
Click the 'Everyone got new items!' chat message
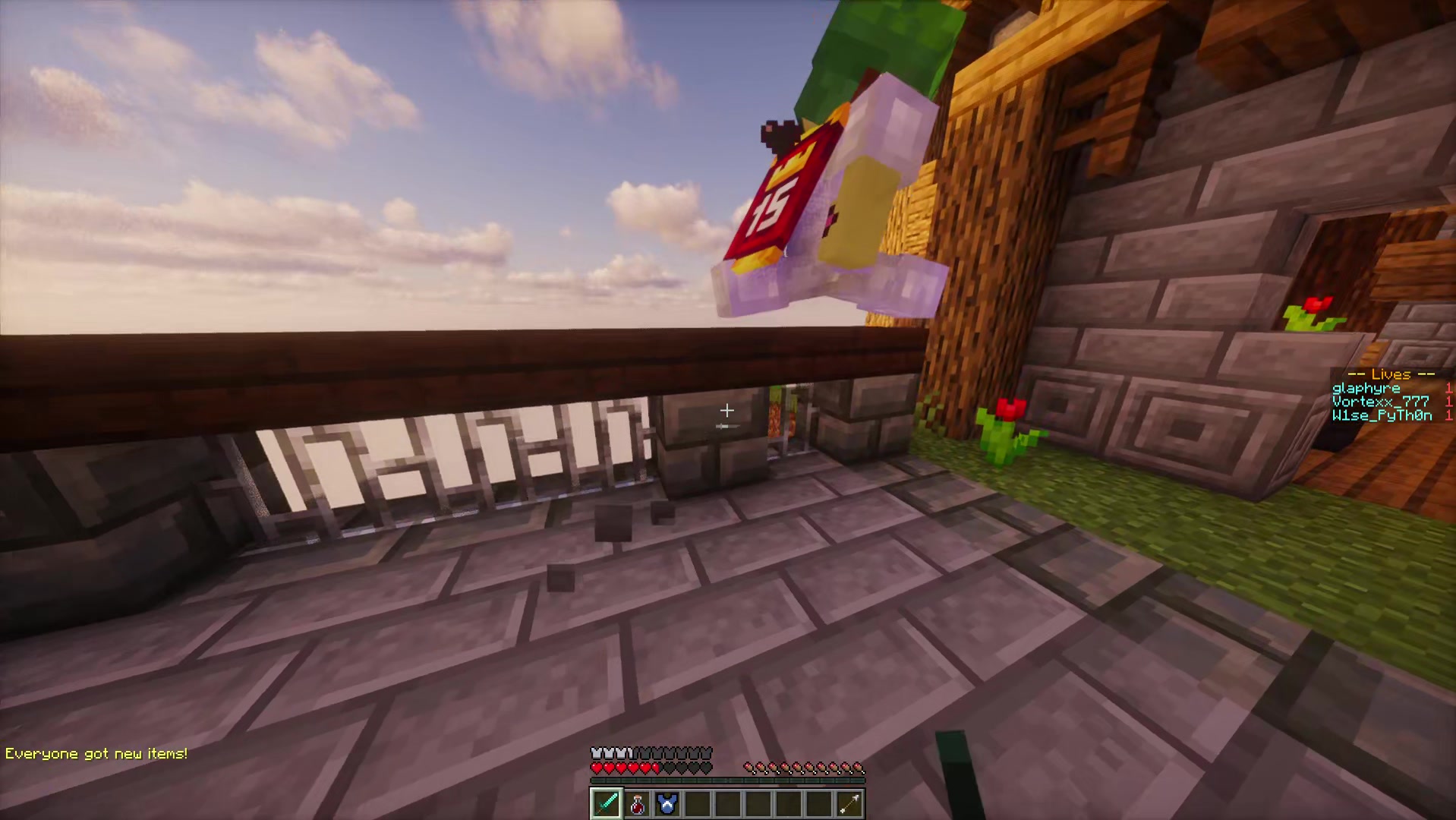(x=96, y=752)
